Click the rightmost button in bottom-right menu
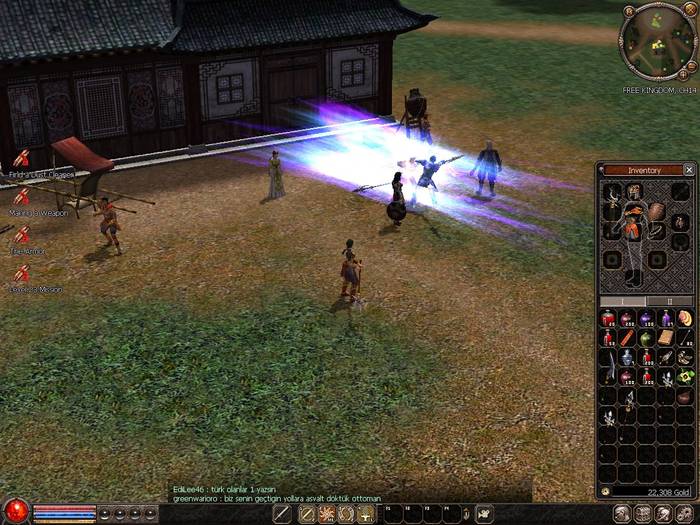 [686, 514]
